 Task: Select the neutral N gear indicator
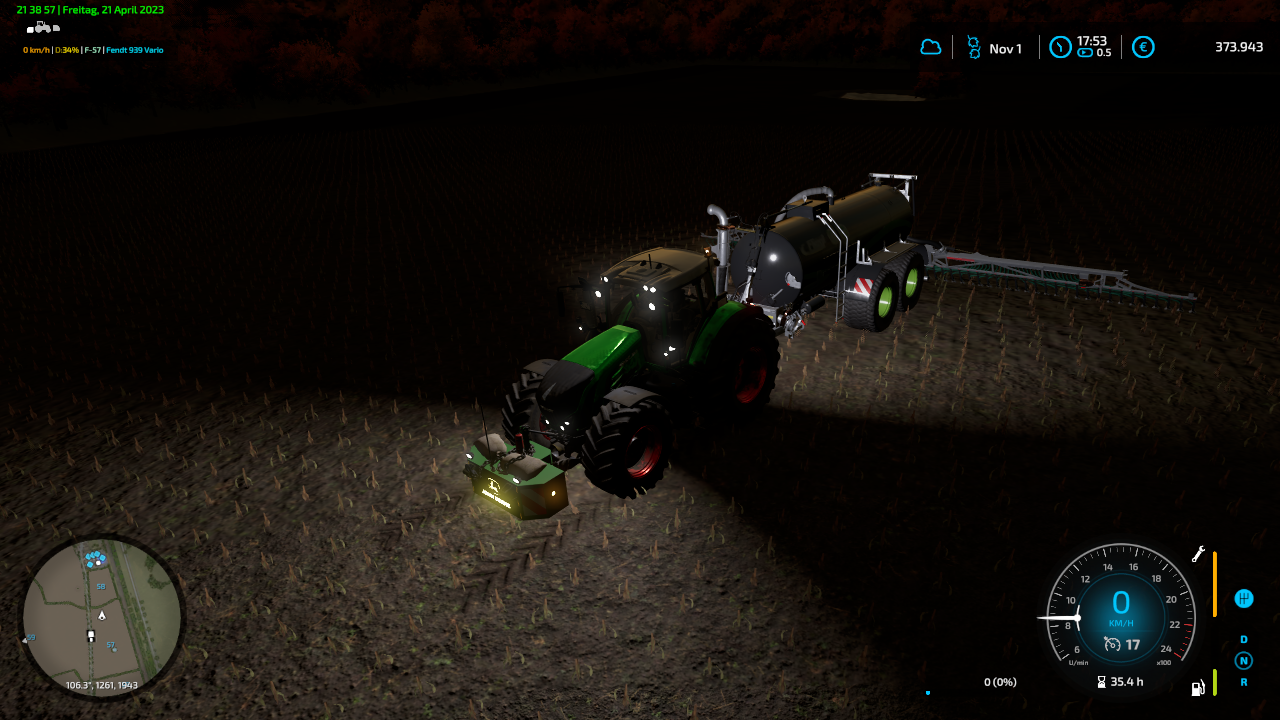click(x=1243, y=660)
